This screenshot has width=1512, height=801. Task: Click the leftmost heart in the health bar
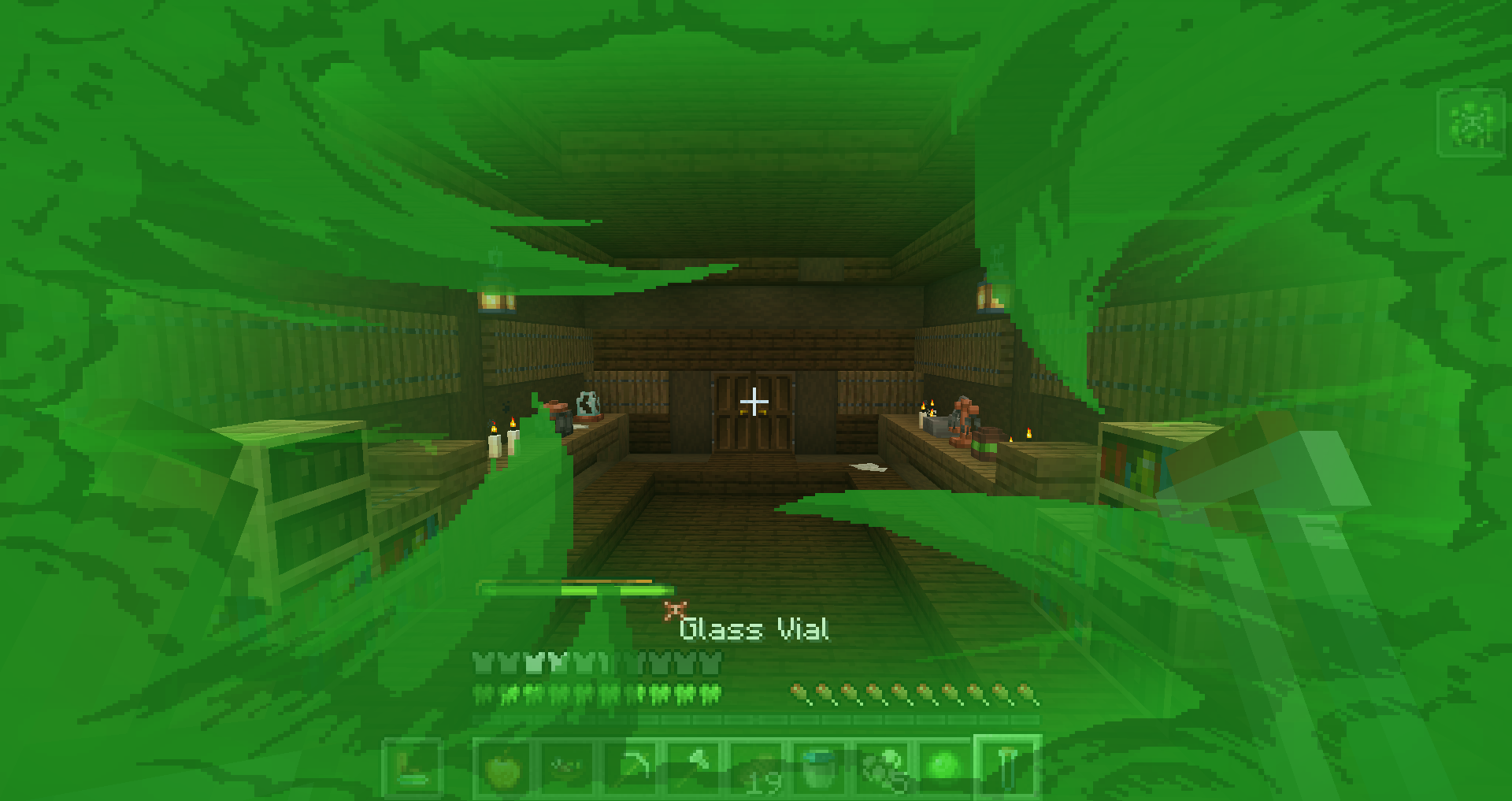coord(482,662)
